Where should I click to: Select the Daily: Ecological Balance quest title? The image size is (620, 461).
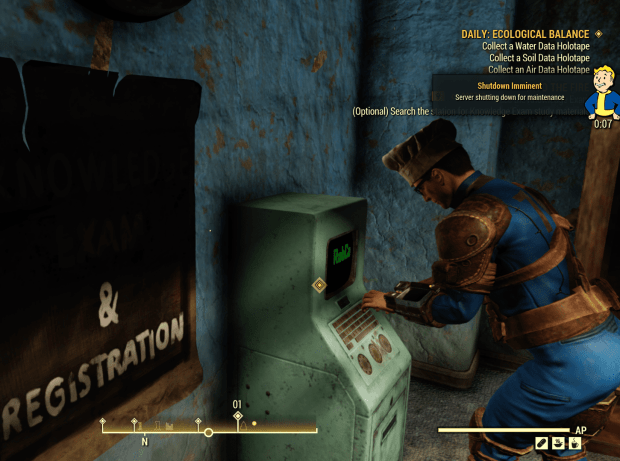pyautogui.click(x=524, y=33)
